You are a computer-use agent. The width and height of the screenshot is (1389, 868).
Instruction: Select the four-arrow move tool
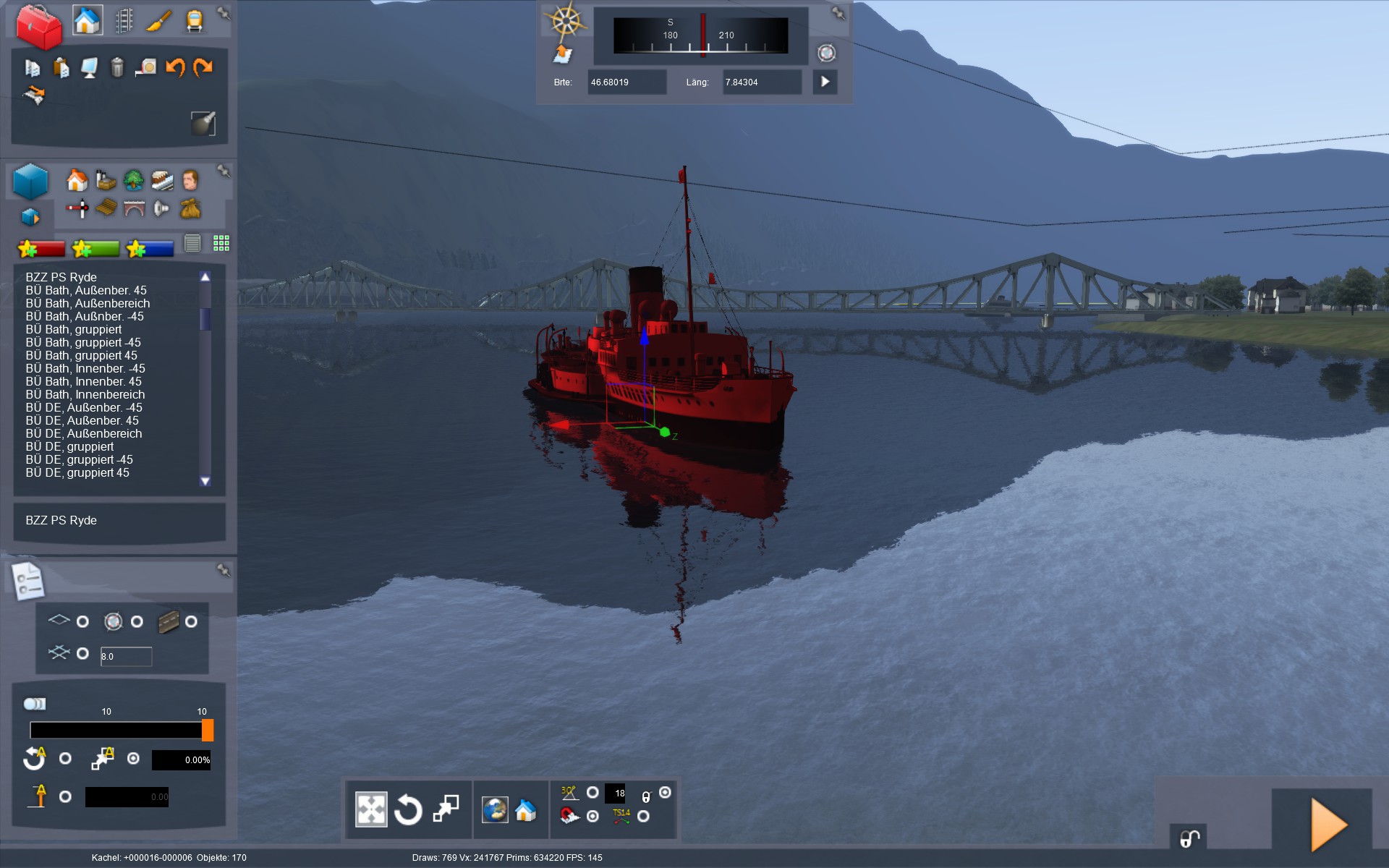pos(371,809)
